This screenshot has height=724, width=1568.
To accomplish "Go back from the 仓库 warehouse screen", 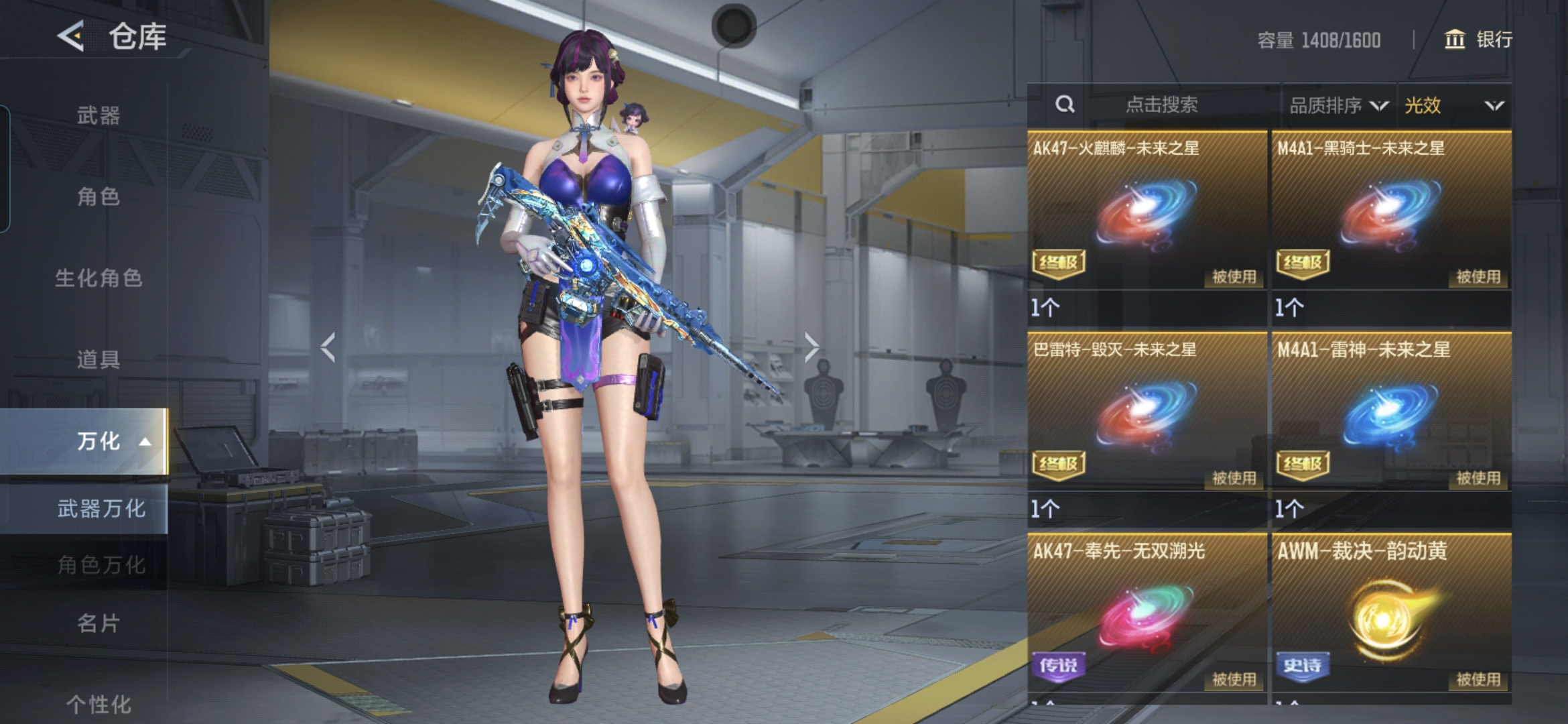I will (71, 36).
